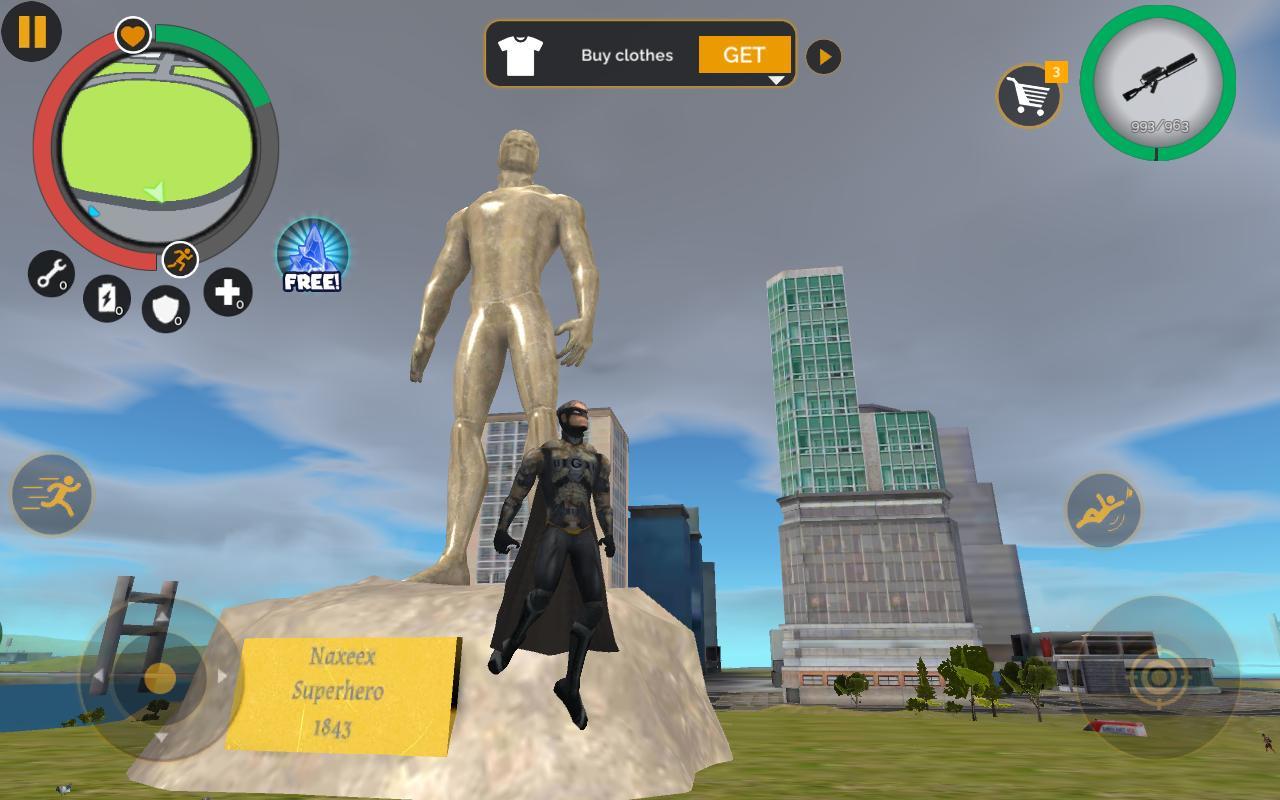Open the heart health indicator
Image resolution: width=1280 pixels, height=800 pixels.
(131, 35)
